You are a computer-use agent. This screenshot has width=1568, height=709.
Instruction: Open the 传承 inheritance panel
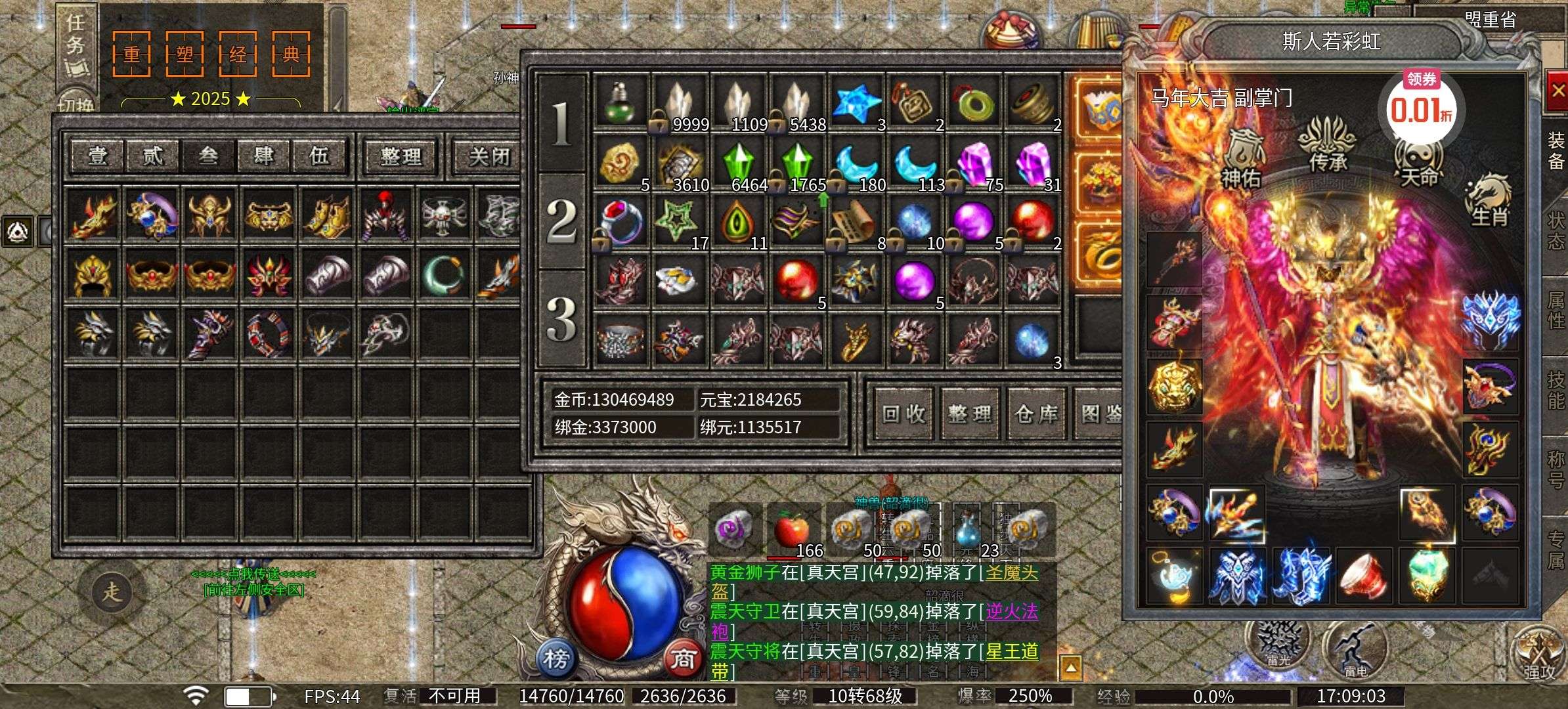1328,146
